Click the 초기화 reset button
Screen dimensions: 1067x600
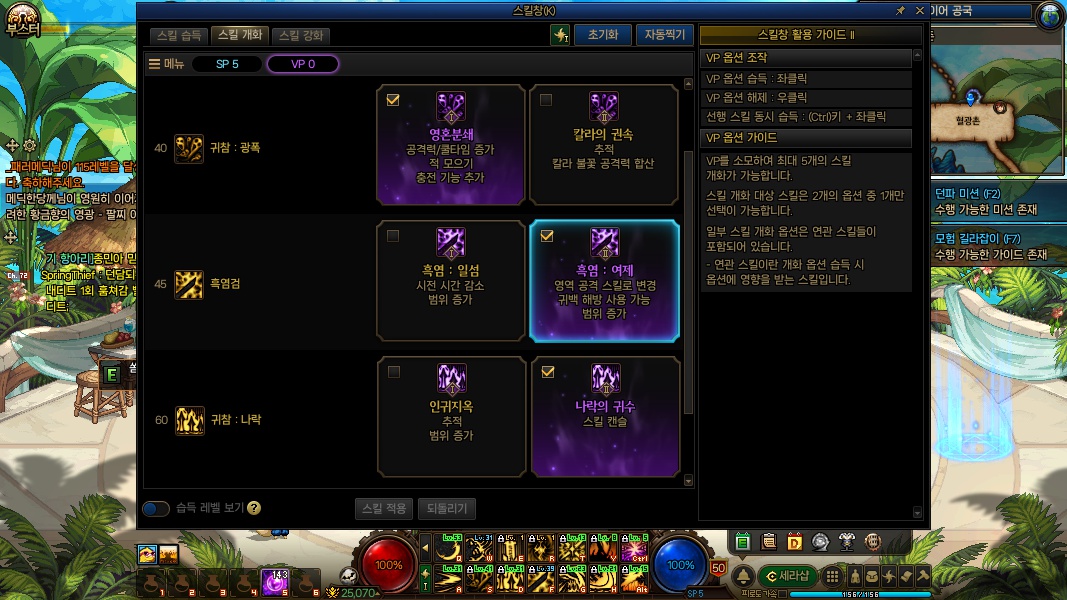602,35
